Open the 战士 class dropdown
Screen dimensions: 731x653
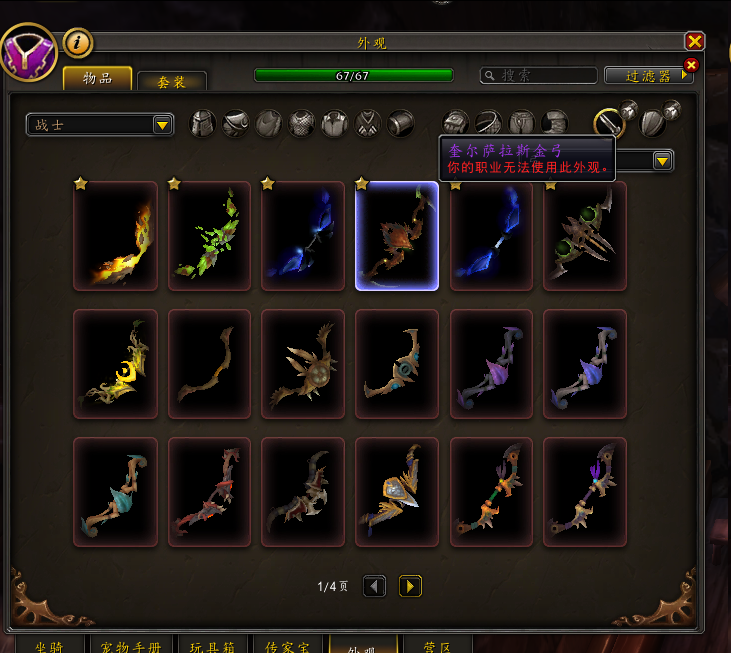[x=100, y=124]
